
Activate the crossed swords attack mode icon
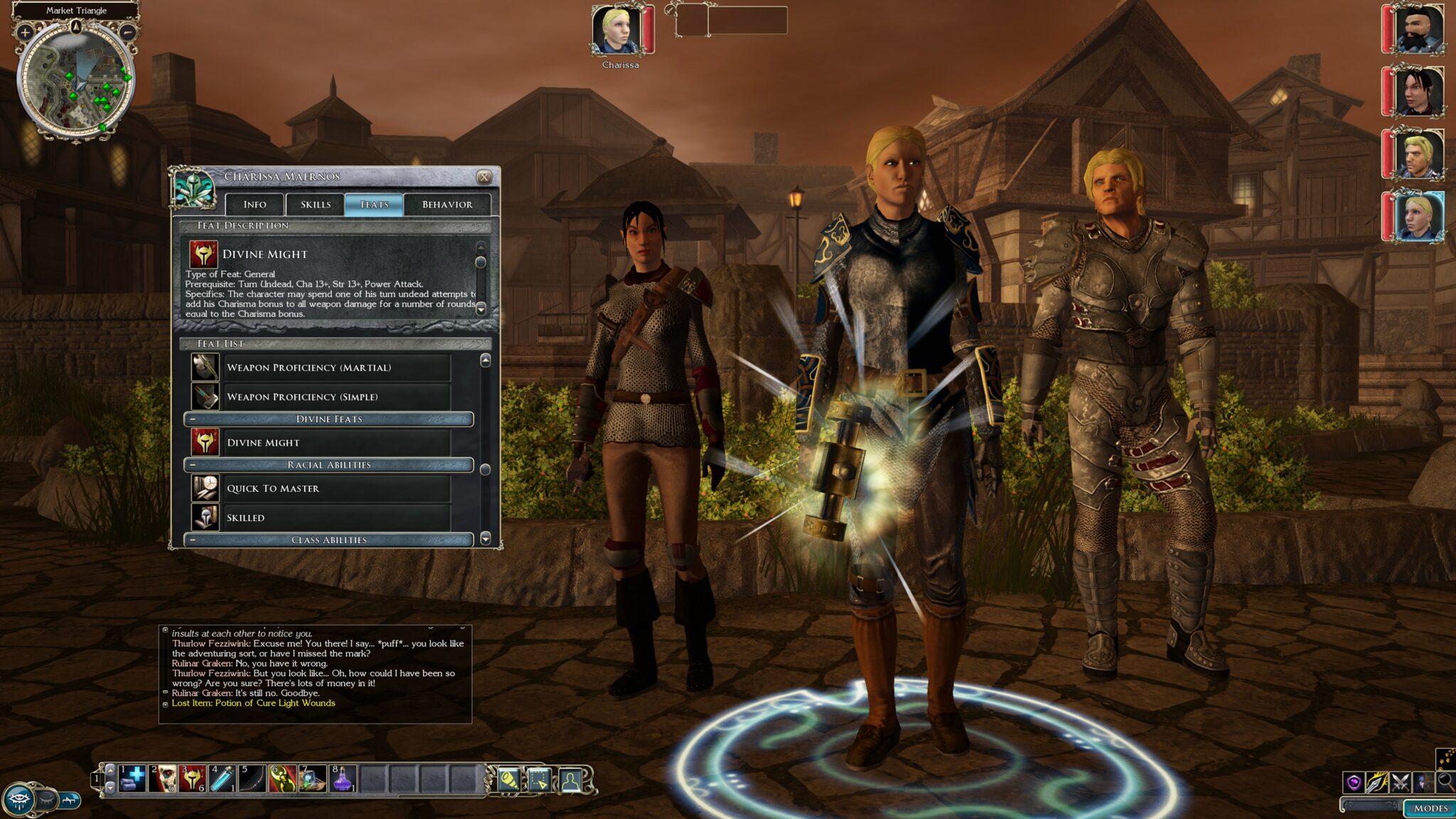pyautogui.click(x=1399, y=783)
